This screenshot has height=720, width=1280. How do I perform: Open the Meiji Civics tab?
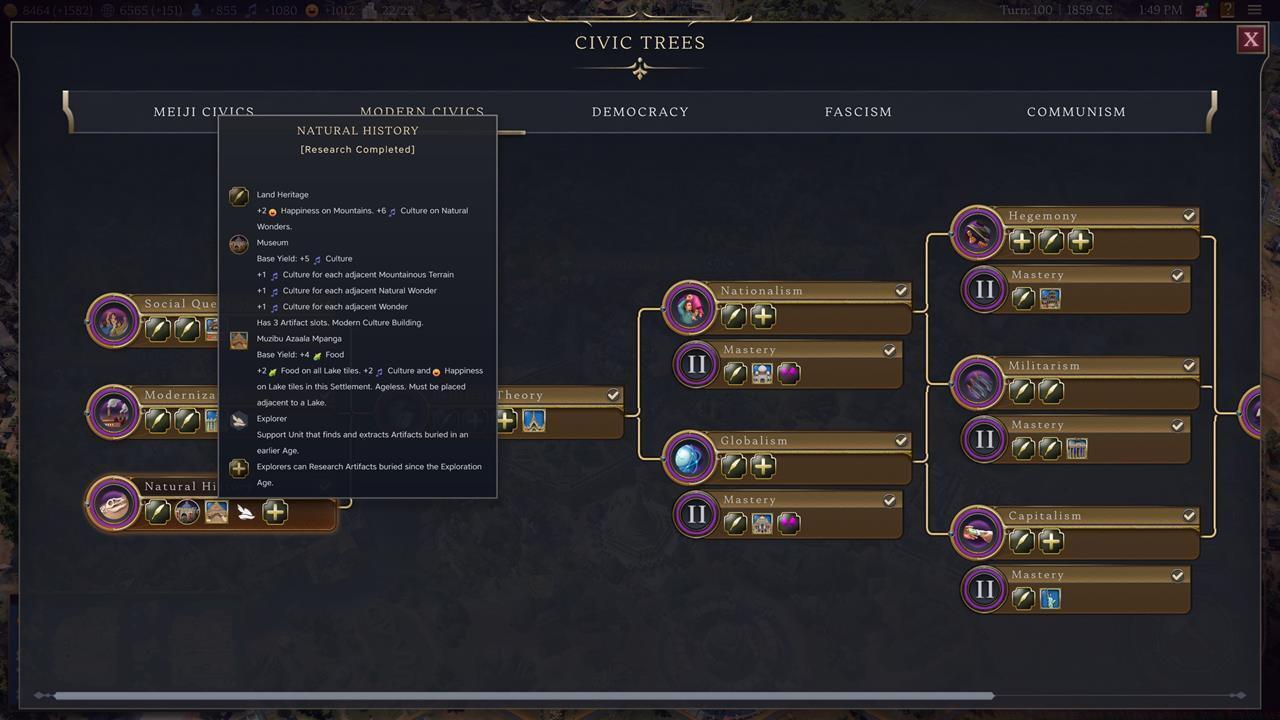(x=203, y=111)
